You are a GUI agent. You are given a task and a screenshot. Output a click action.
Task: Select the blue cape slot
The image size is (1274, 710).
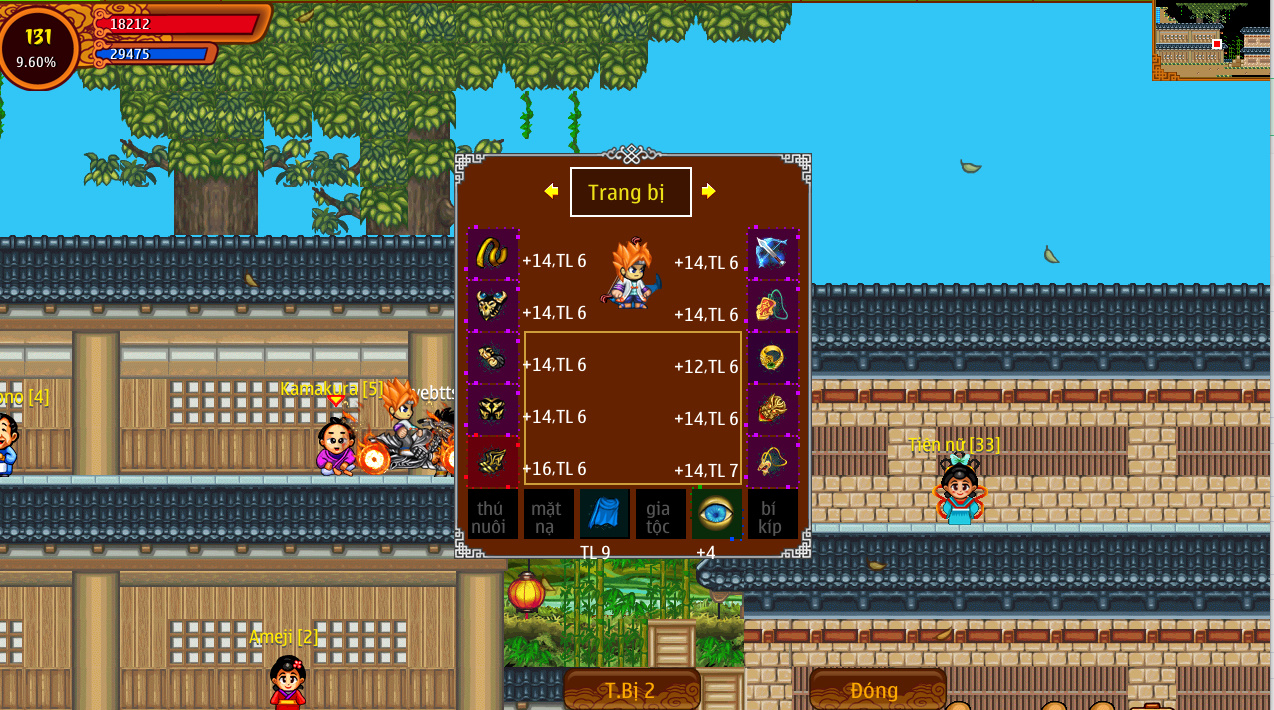point(605,514)
